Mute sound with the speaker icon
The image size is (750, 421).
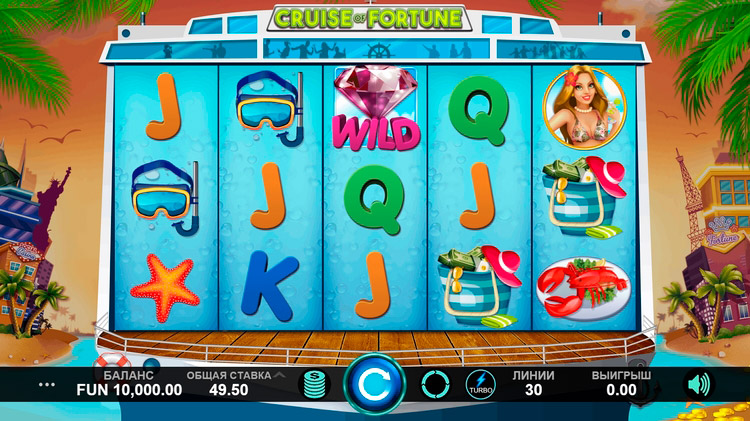click(x=696, y=384)
